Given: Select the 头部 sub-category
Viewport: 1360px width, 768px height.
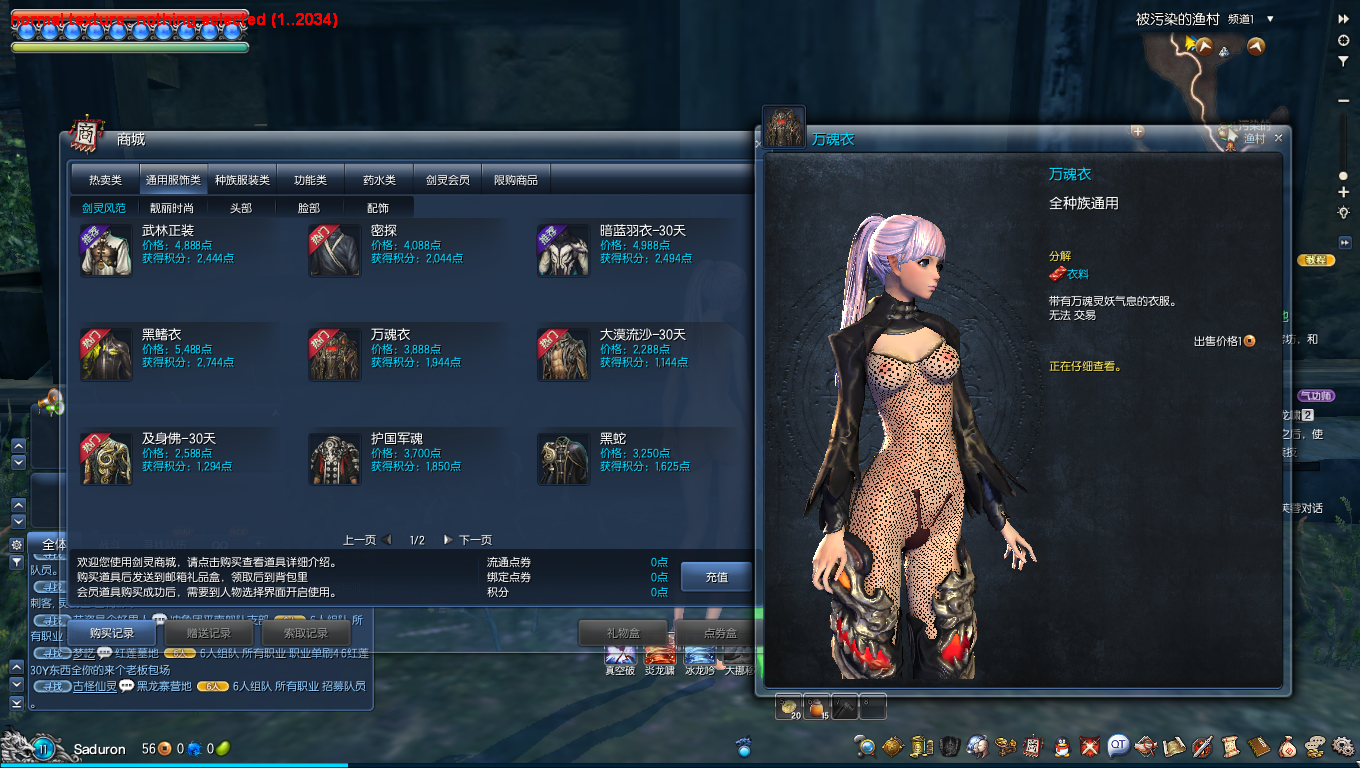Looking at the screenshot, I should pos(241,208).
